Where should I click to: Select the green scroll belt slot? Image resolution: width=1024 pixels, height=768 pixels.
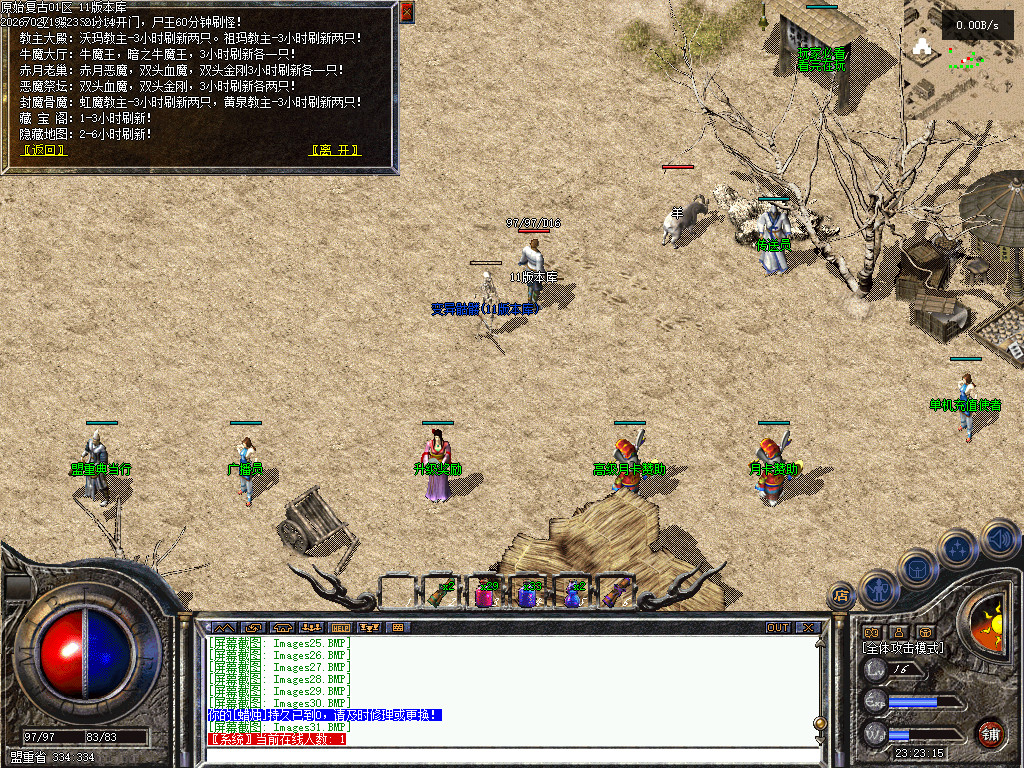coord(441,595)
